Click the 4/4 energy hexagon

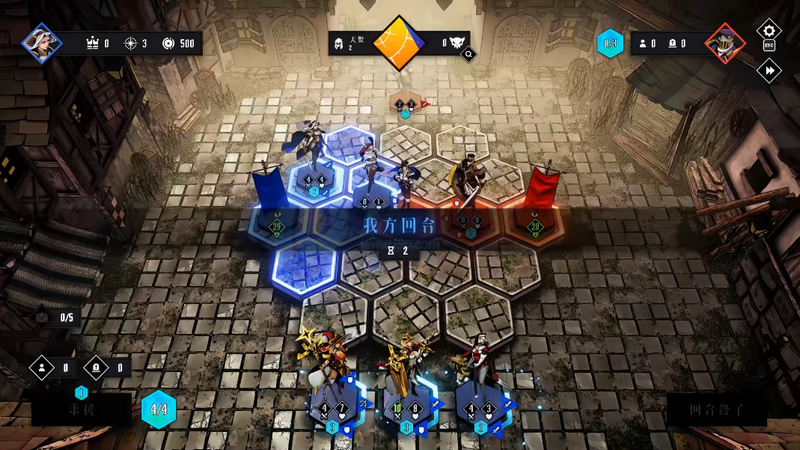point(158,409)
